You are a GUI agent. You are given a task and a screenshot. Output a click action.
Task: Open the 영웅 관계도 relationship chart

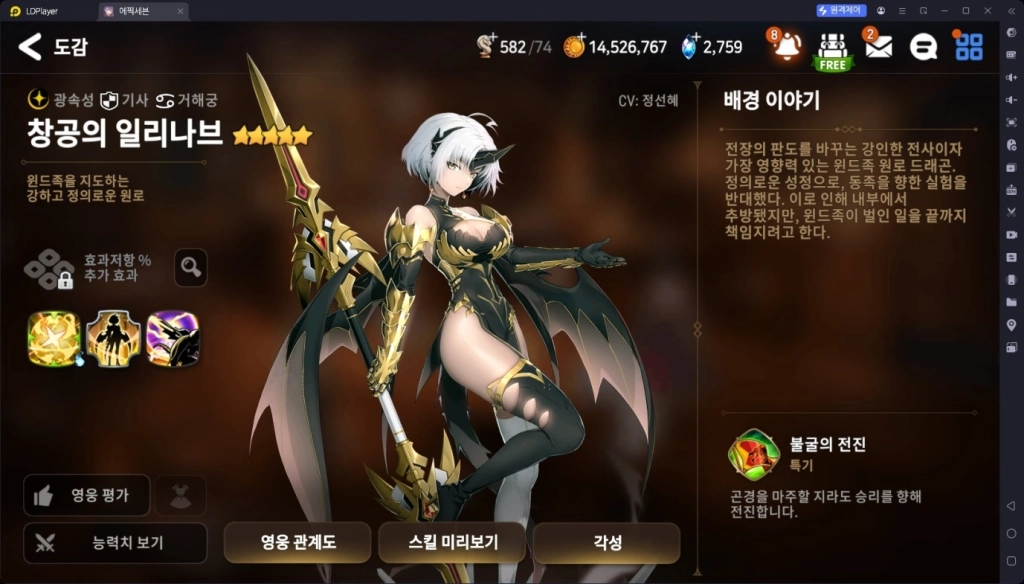pyautogui.click(x=297, y=543)
